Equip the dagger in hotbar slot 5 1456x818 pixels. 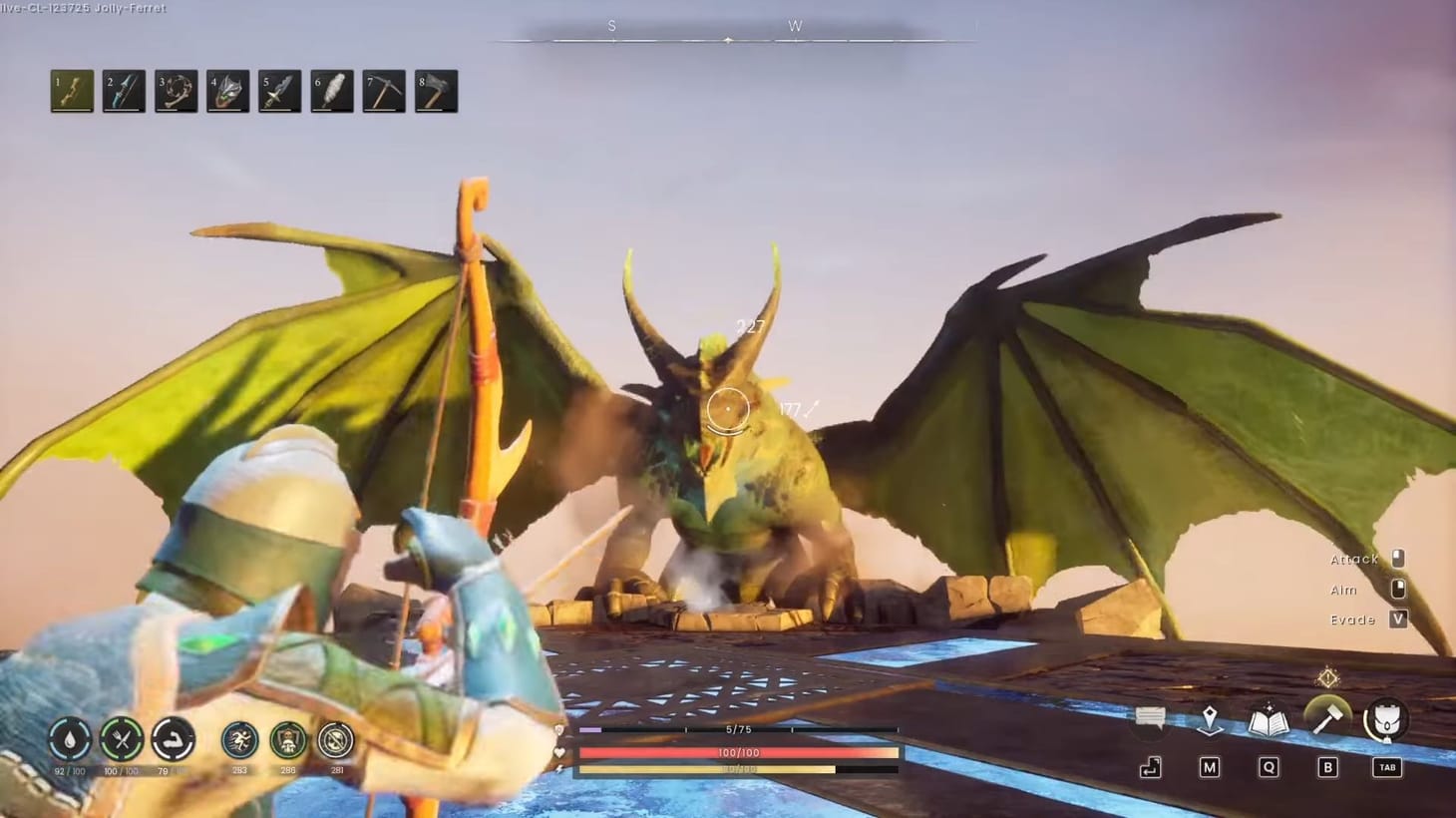[279, 91]
